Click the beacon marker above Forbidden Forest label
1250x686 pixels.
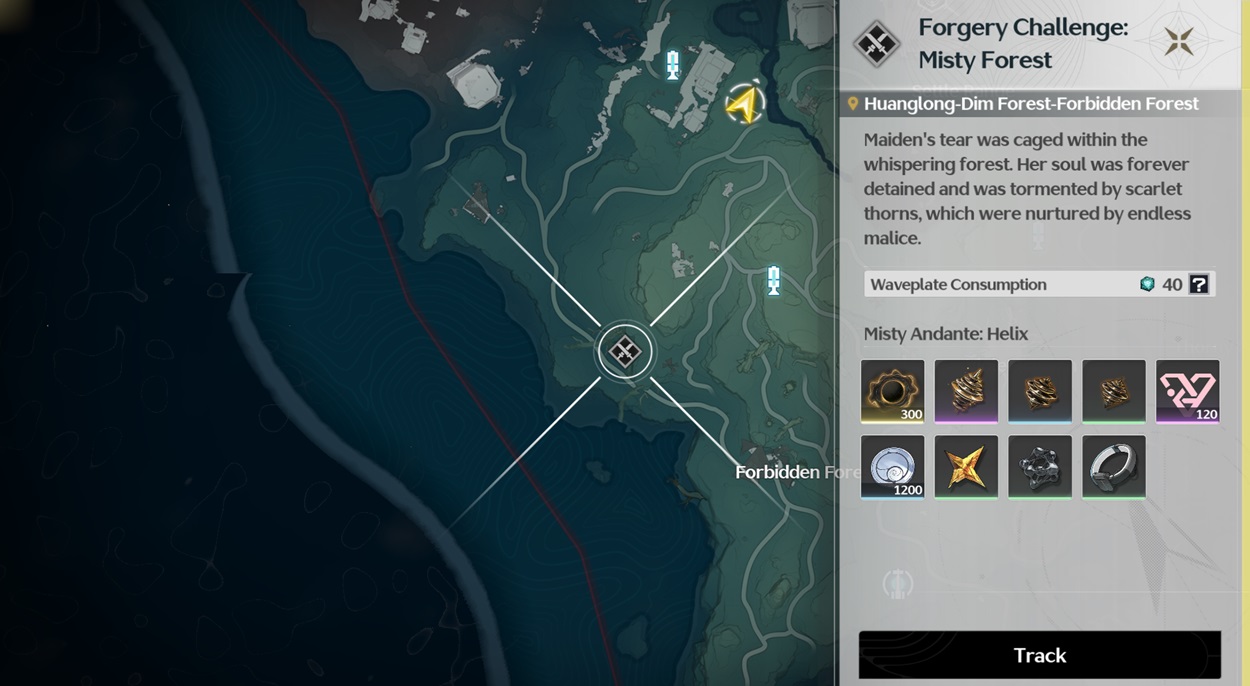pos(773,281)
